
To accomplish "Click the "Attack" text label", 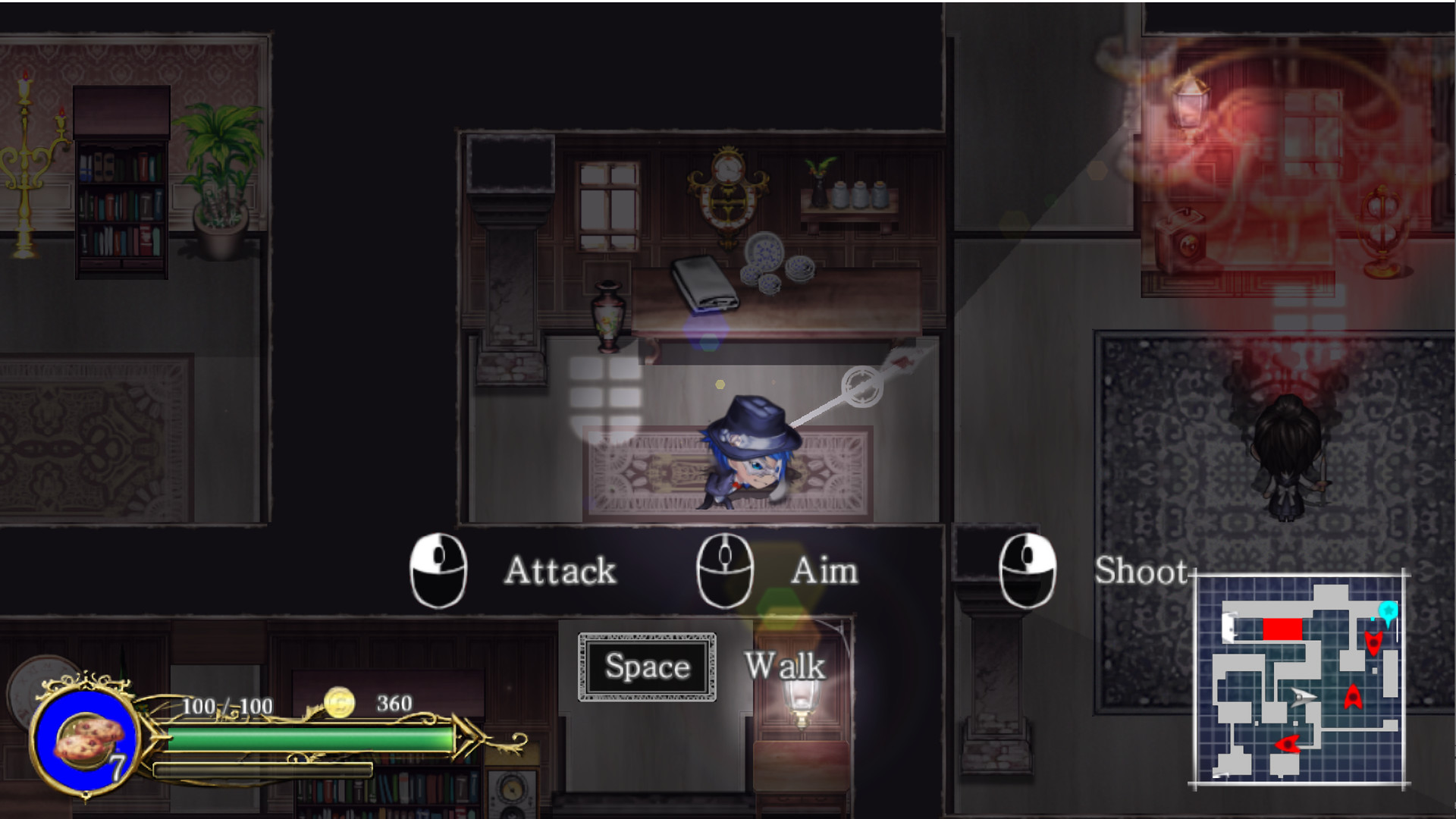I will [x=560, y=570].
